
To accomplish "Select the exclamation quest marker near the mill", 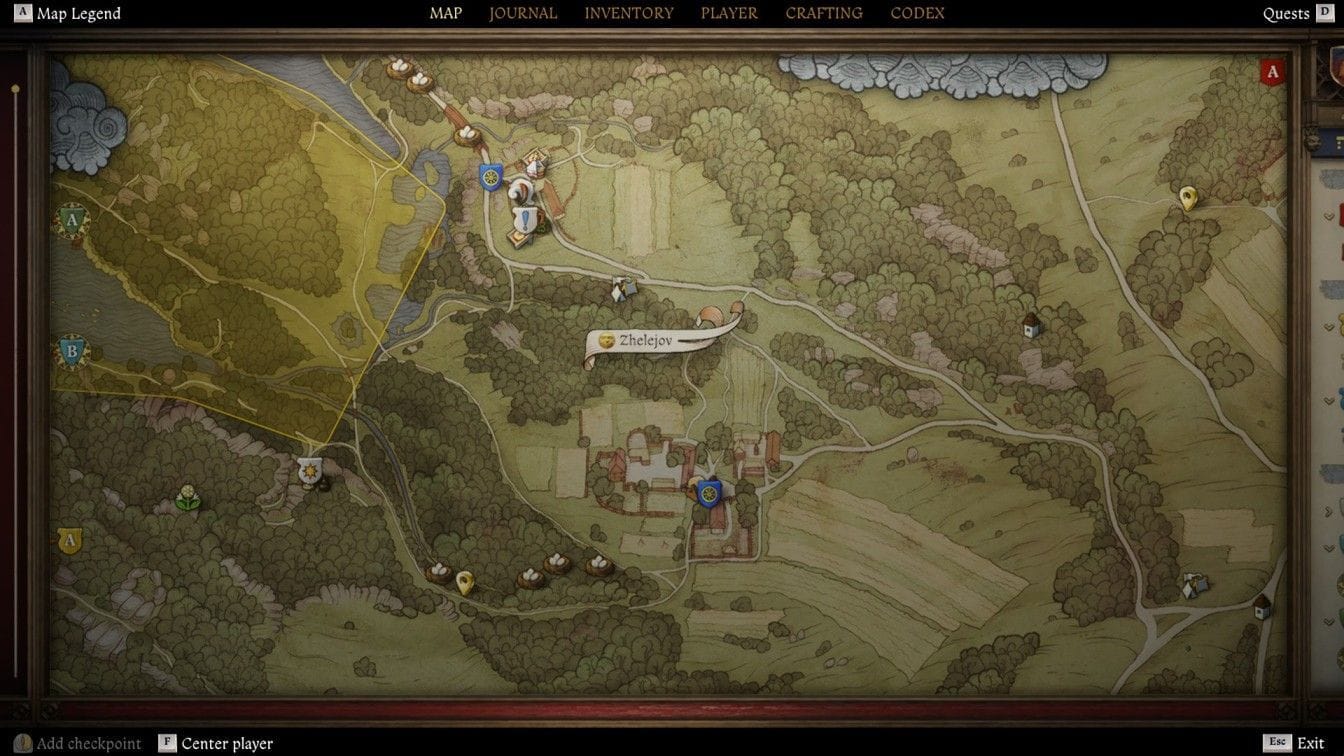I will click(x=524, y=221).
